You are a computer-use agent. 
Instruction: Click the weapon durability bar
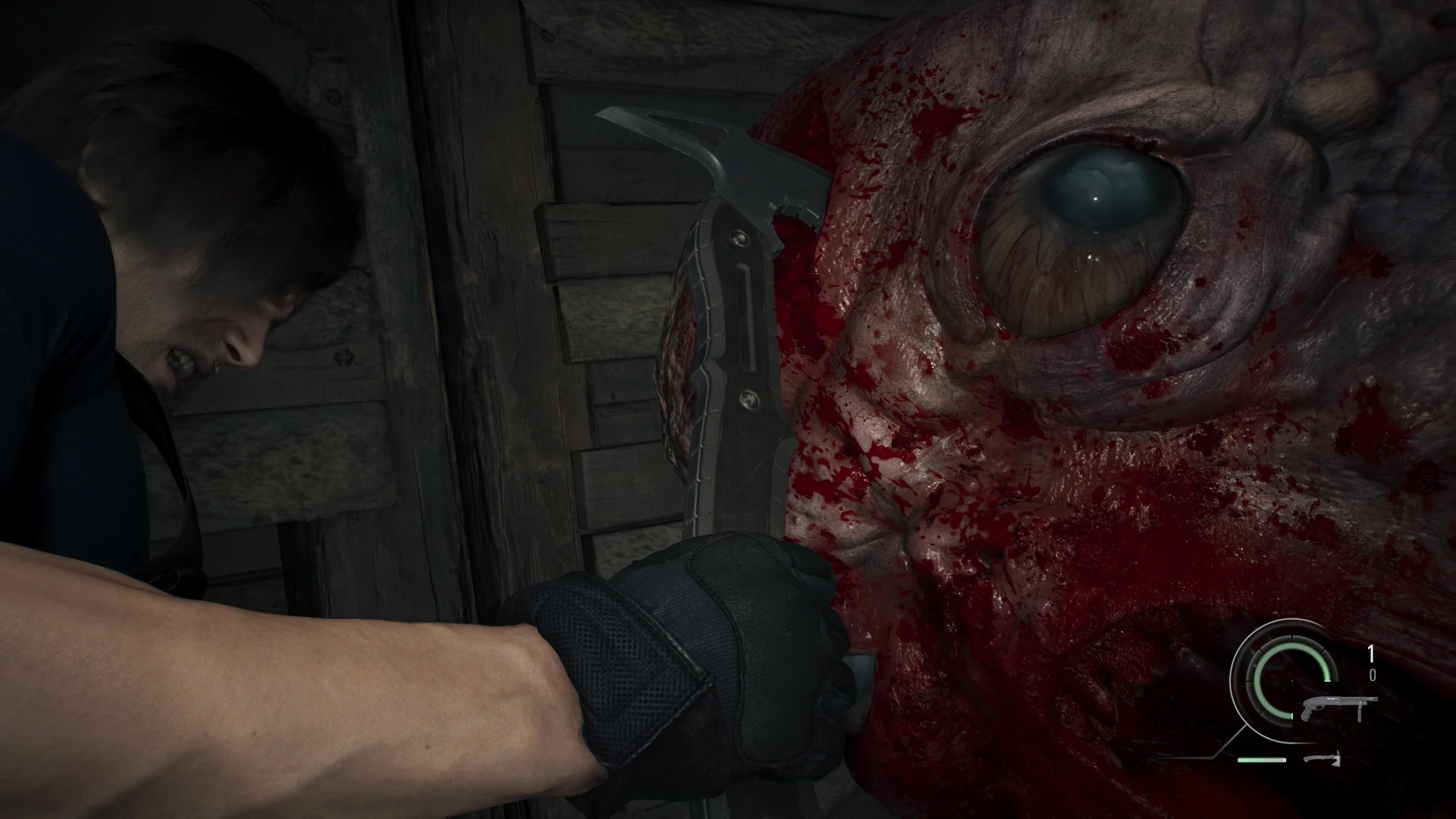pyautogui.click(x=1262, y=760)
